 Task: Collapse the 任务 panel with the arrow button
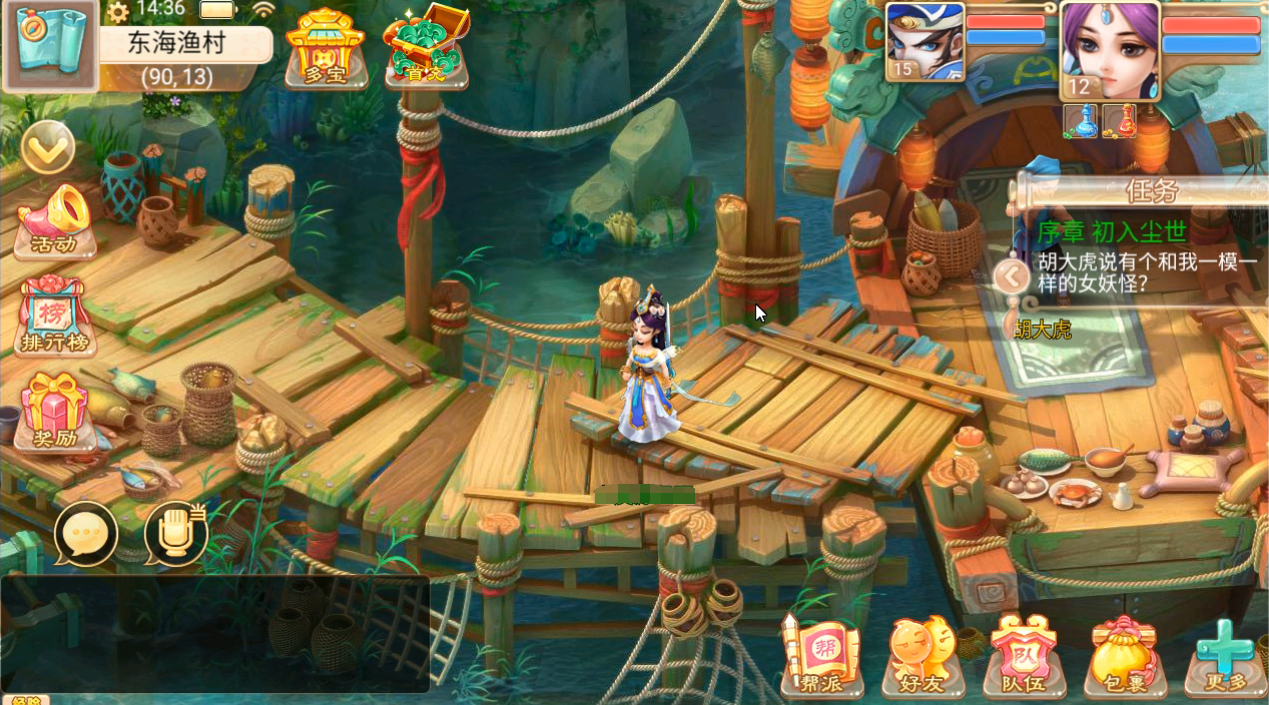[1012, 275]
